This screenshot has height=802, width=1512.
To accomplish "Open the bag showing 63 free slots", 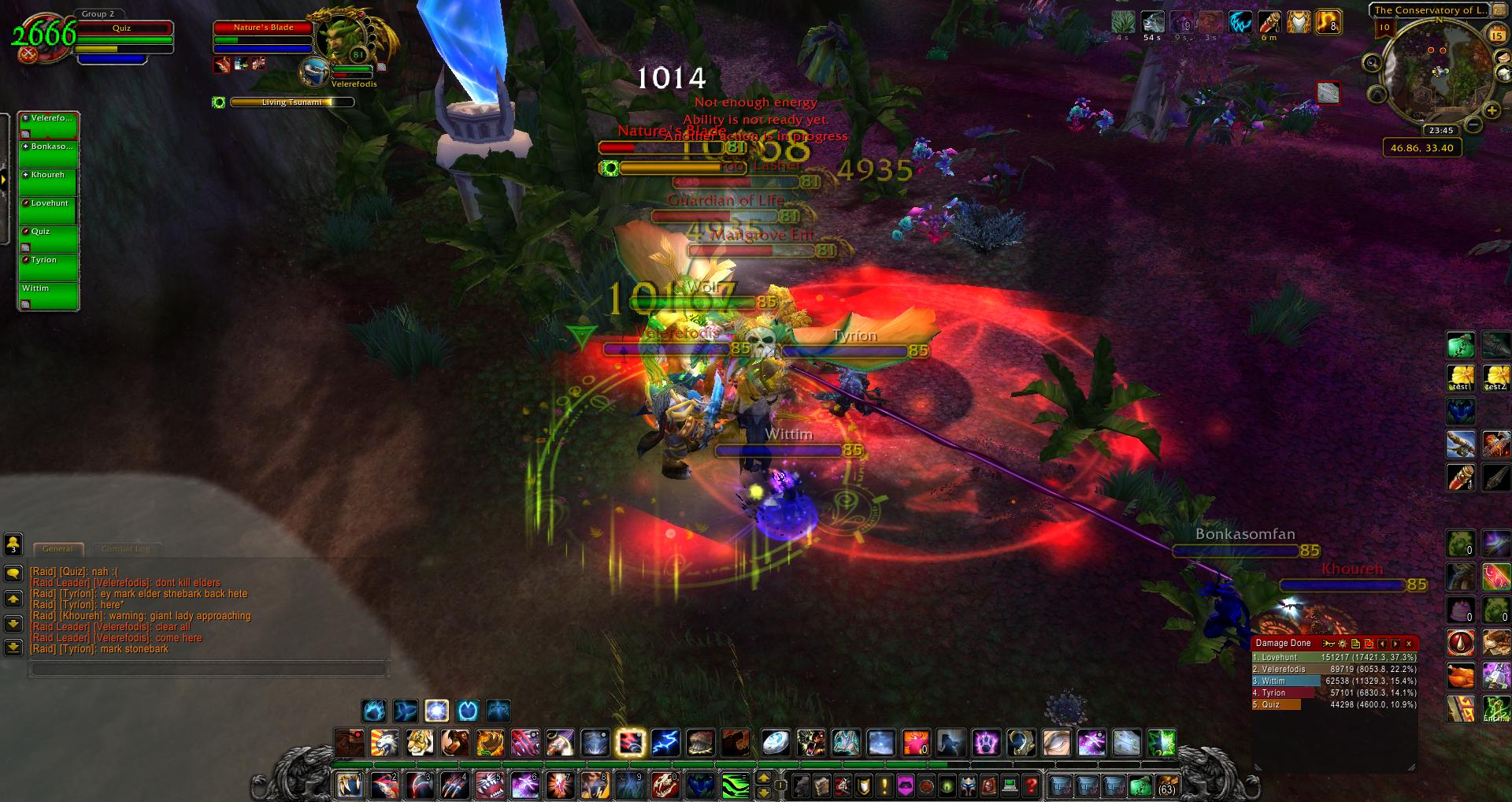I will click(1166, 785).
